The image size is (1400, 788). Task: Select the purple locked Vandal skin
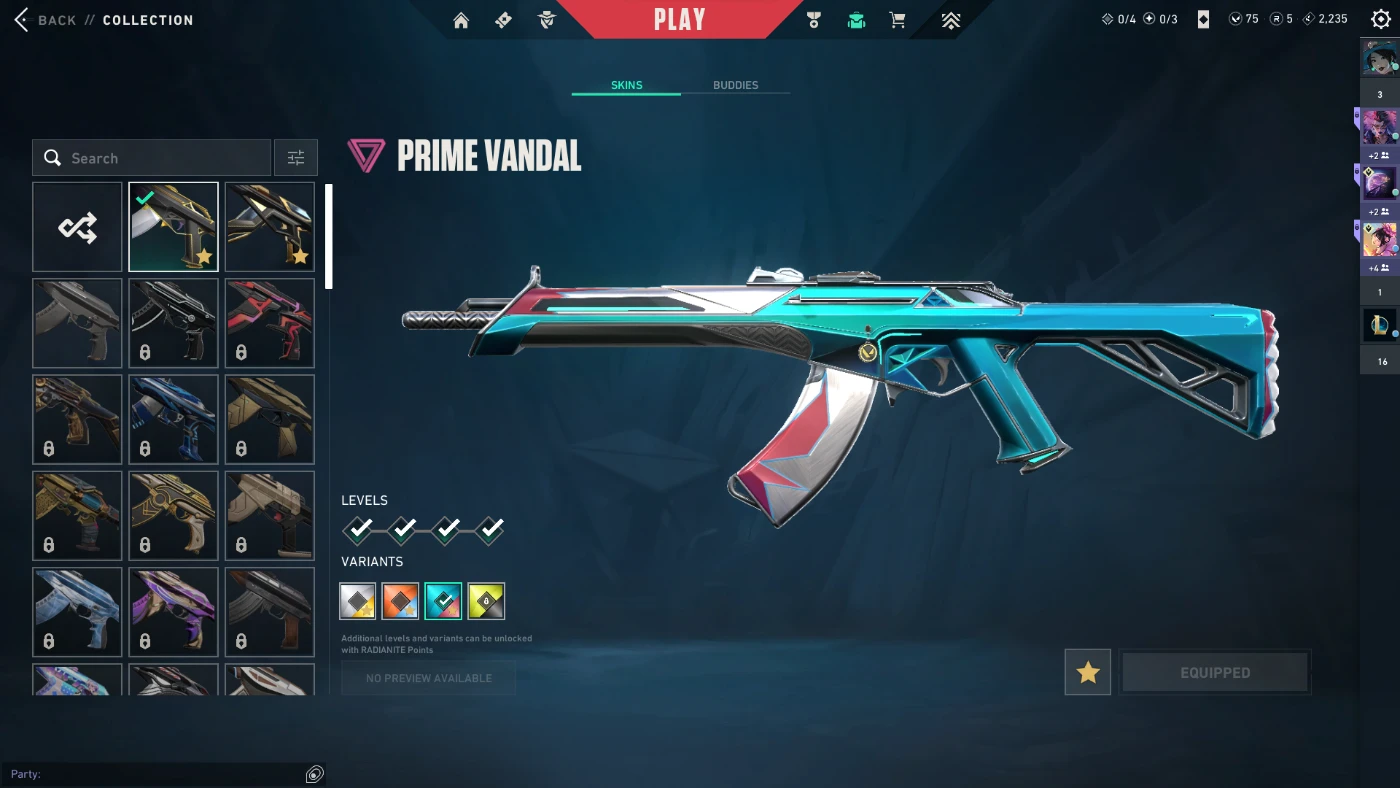pos(173,612)
